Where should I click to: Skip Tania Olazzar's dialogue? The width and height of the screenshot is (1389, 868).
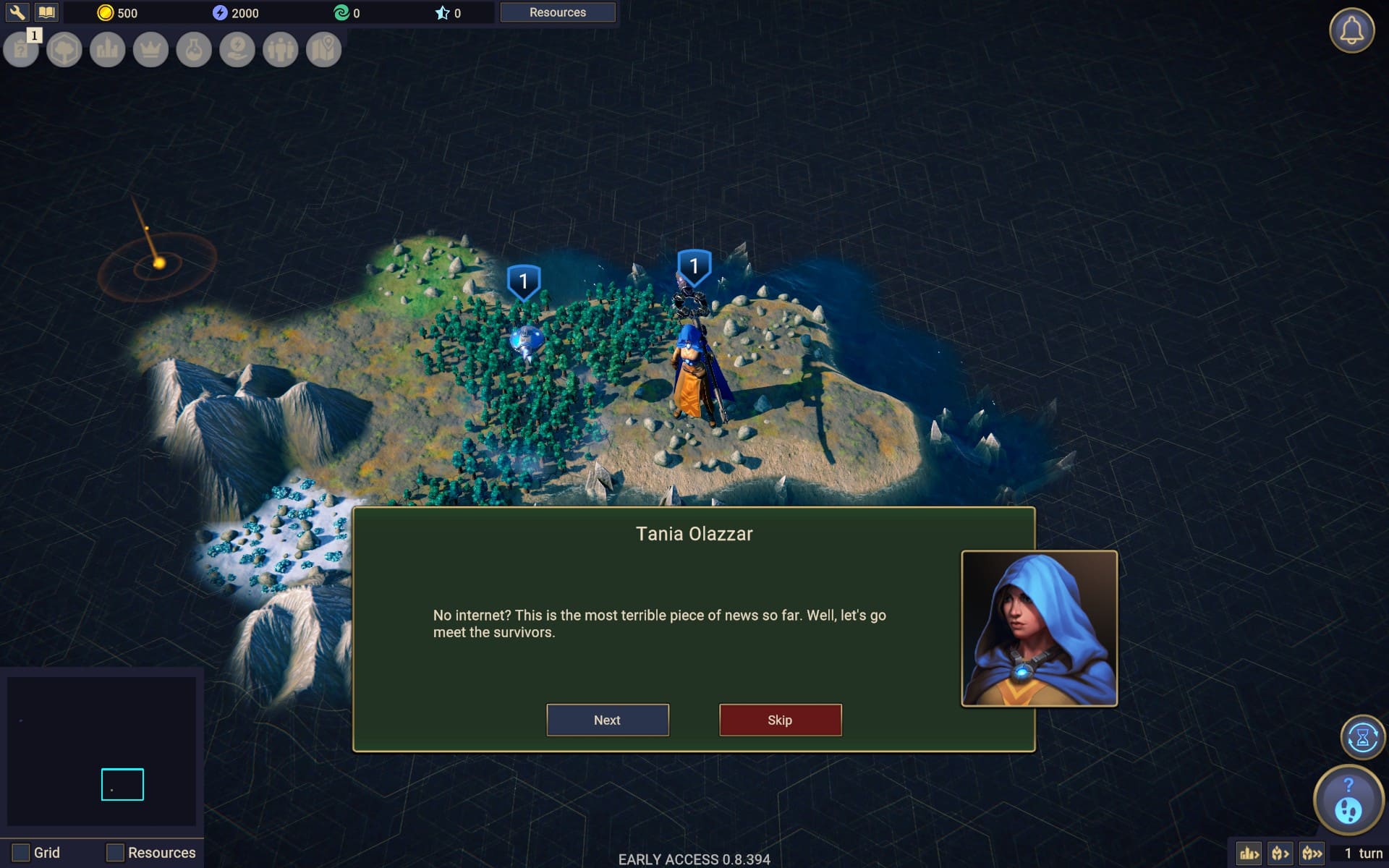[x=780, y=720]
